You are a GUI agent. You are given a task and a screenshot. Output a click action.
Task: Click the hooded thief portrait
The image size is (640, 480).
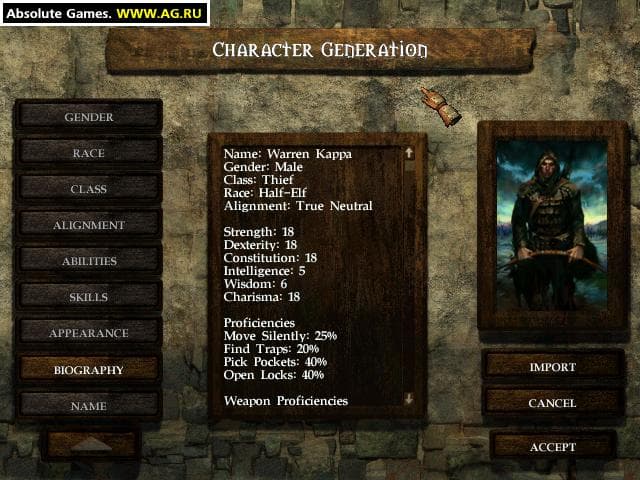click(552, 225)
